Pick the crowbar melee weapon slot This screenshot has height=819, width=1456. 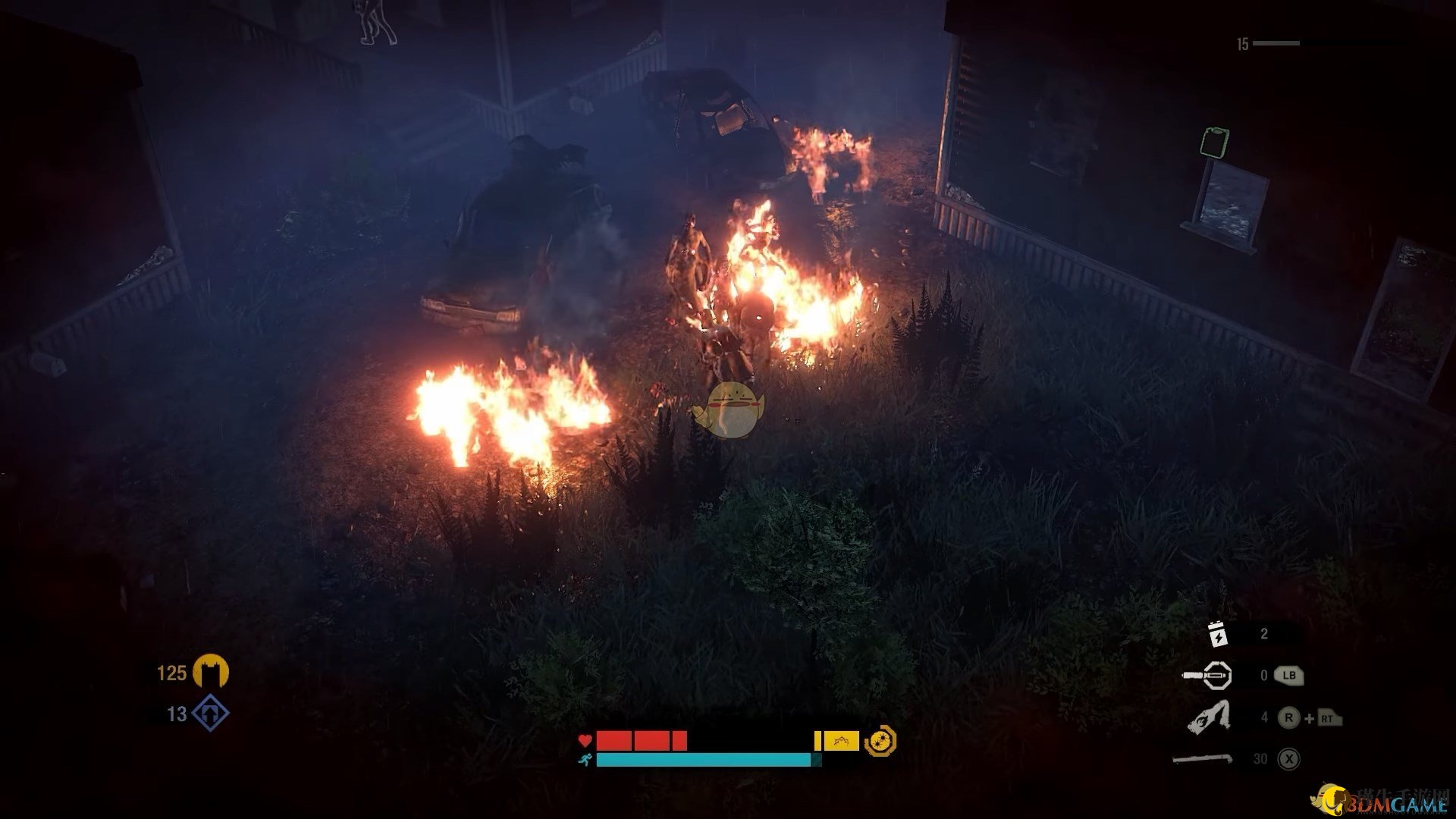click(1202, 758)
